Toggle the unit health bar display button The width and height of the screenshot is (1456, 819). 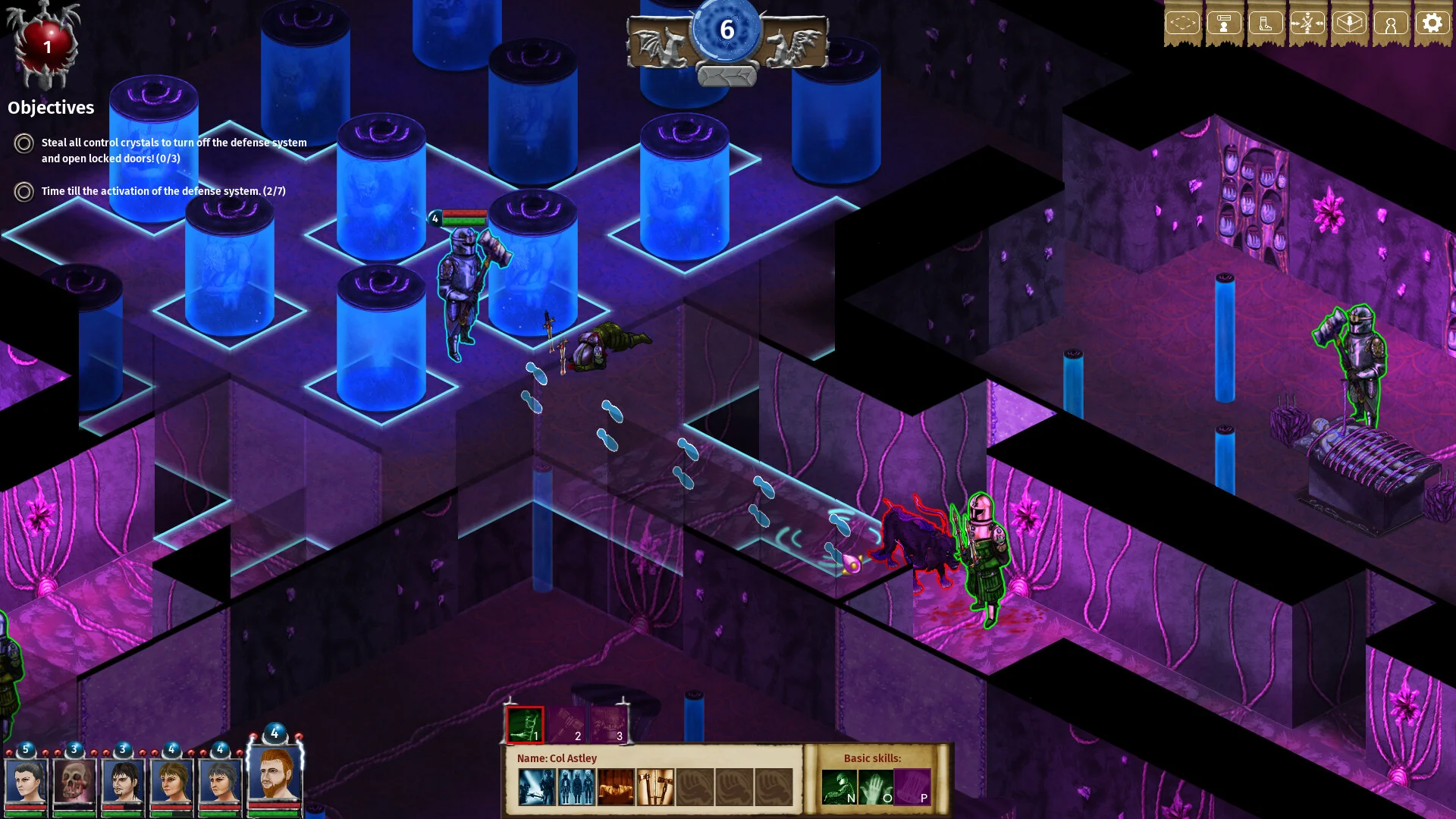click(1224, 24)
